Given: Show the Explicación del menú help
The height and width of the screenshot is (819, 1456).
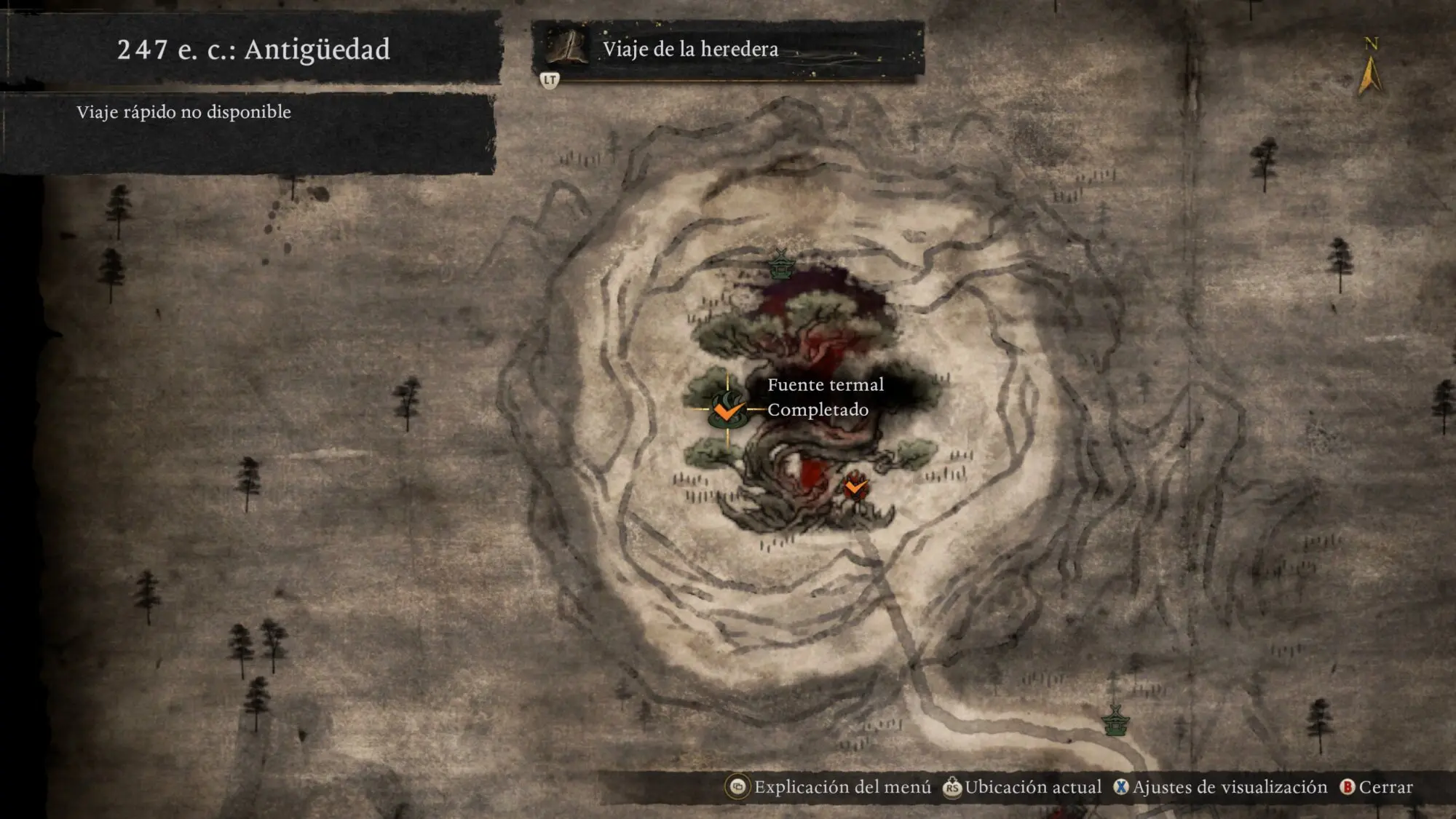Looking at the screenshot, I should [830, 787].
